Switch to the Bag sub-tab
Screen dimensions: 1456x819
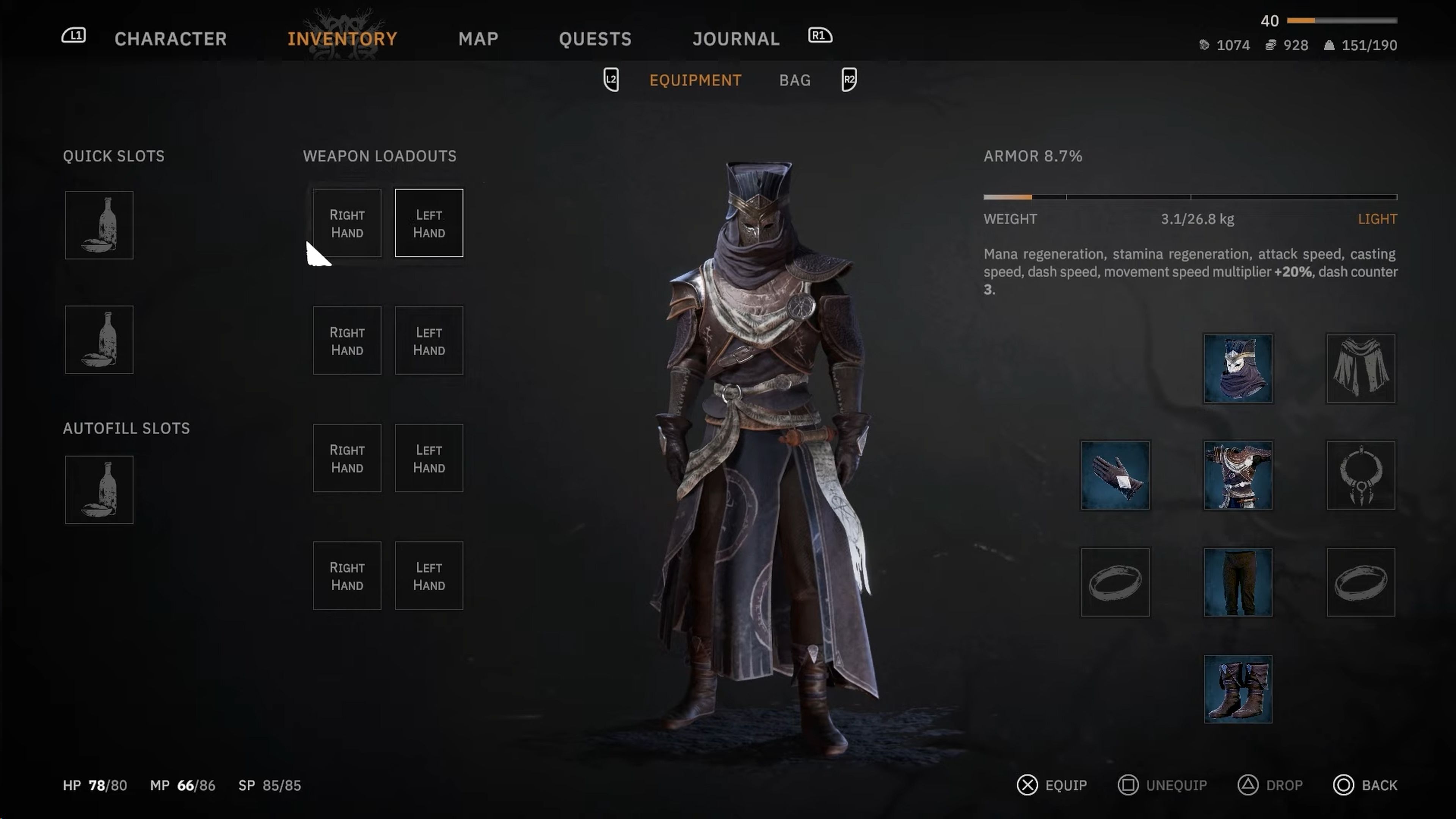795,80
